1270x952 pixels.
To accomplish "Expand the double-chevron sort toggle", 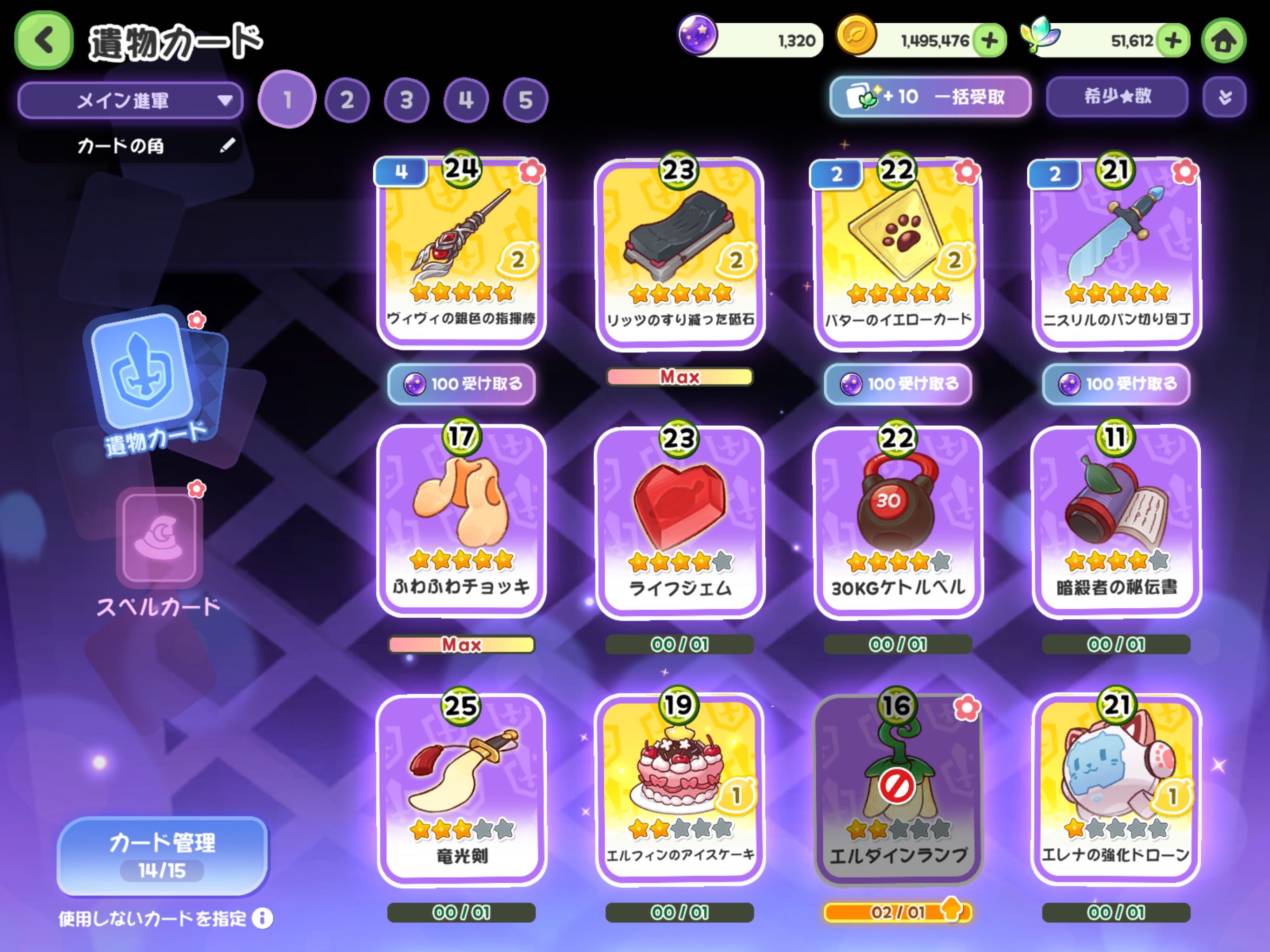I will pos(1224,97).
